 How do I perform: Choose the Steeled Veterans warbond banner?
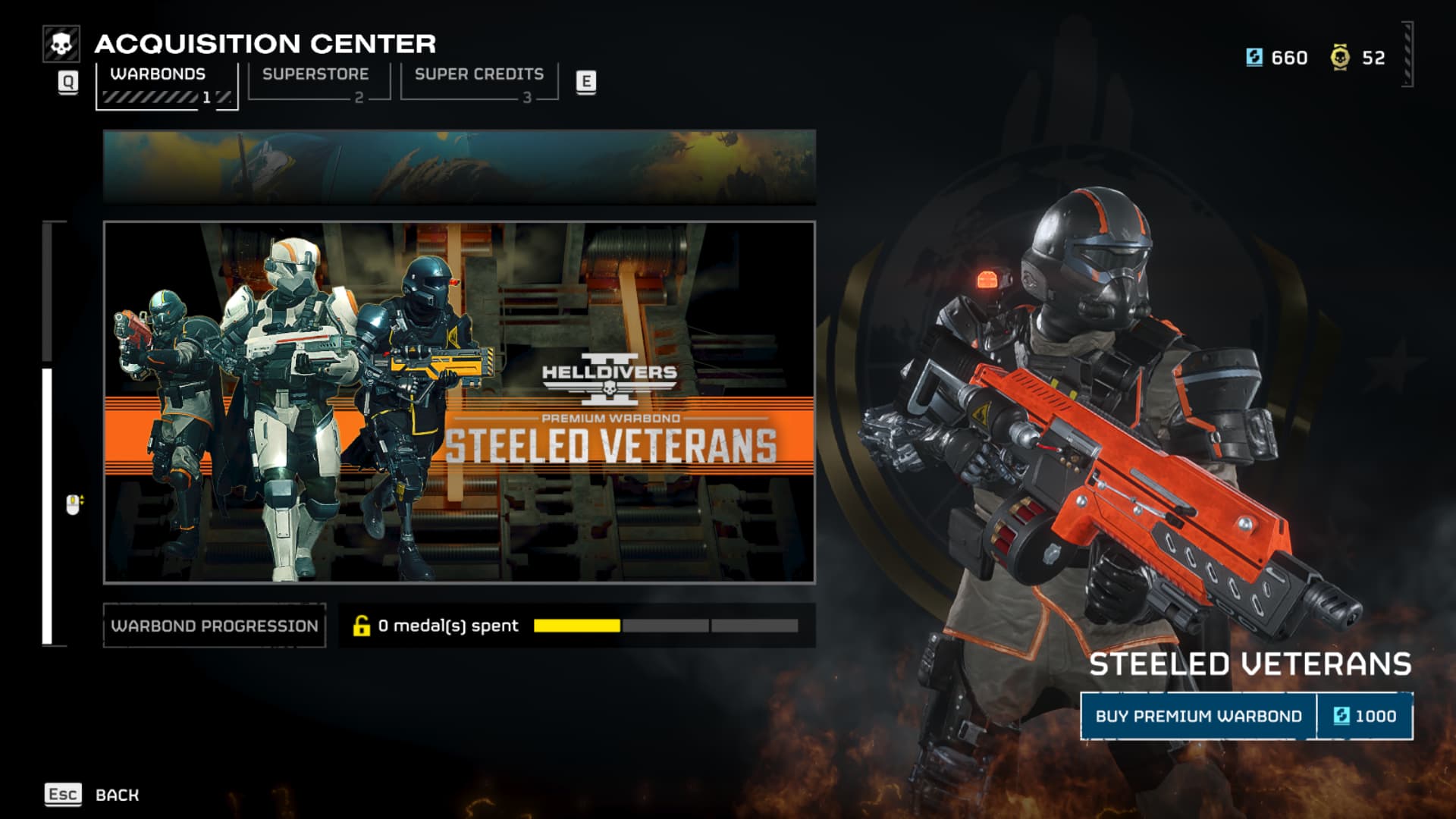point(459,402)
